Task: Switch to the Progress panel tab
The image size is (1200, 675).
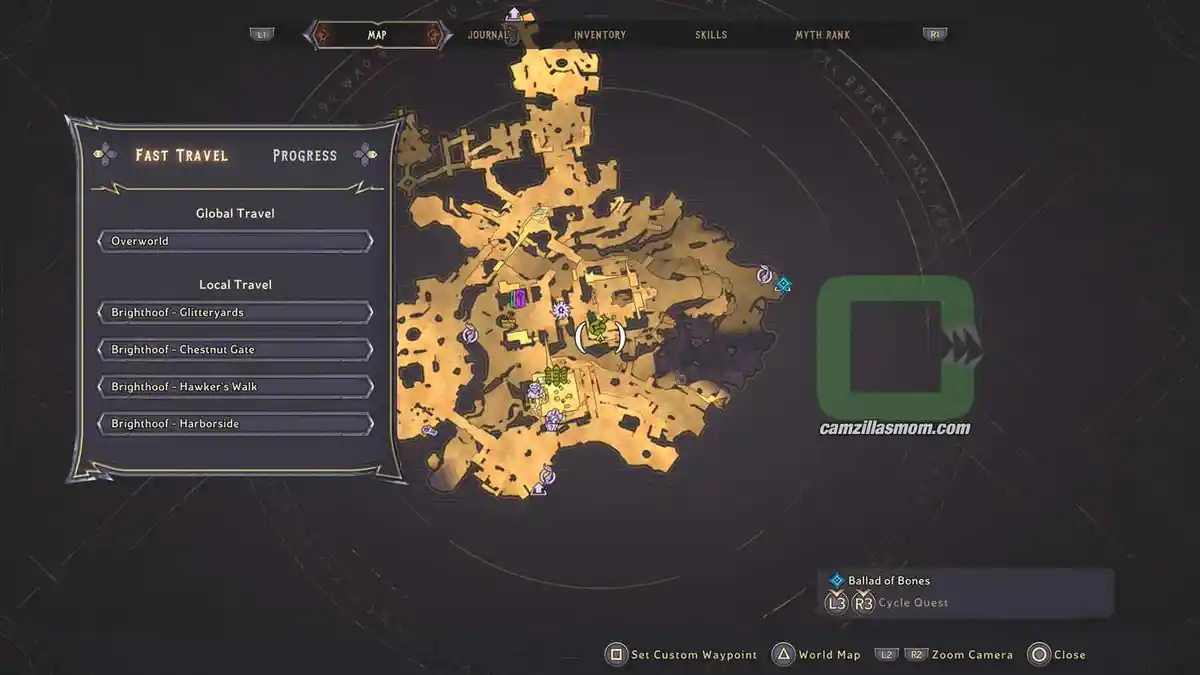Action: pos(304,156)
